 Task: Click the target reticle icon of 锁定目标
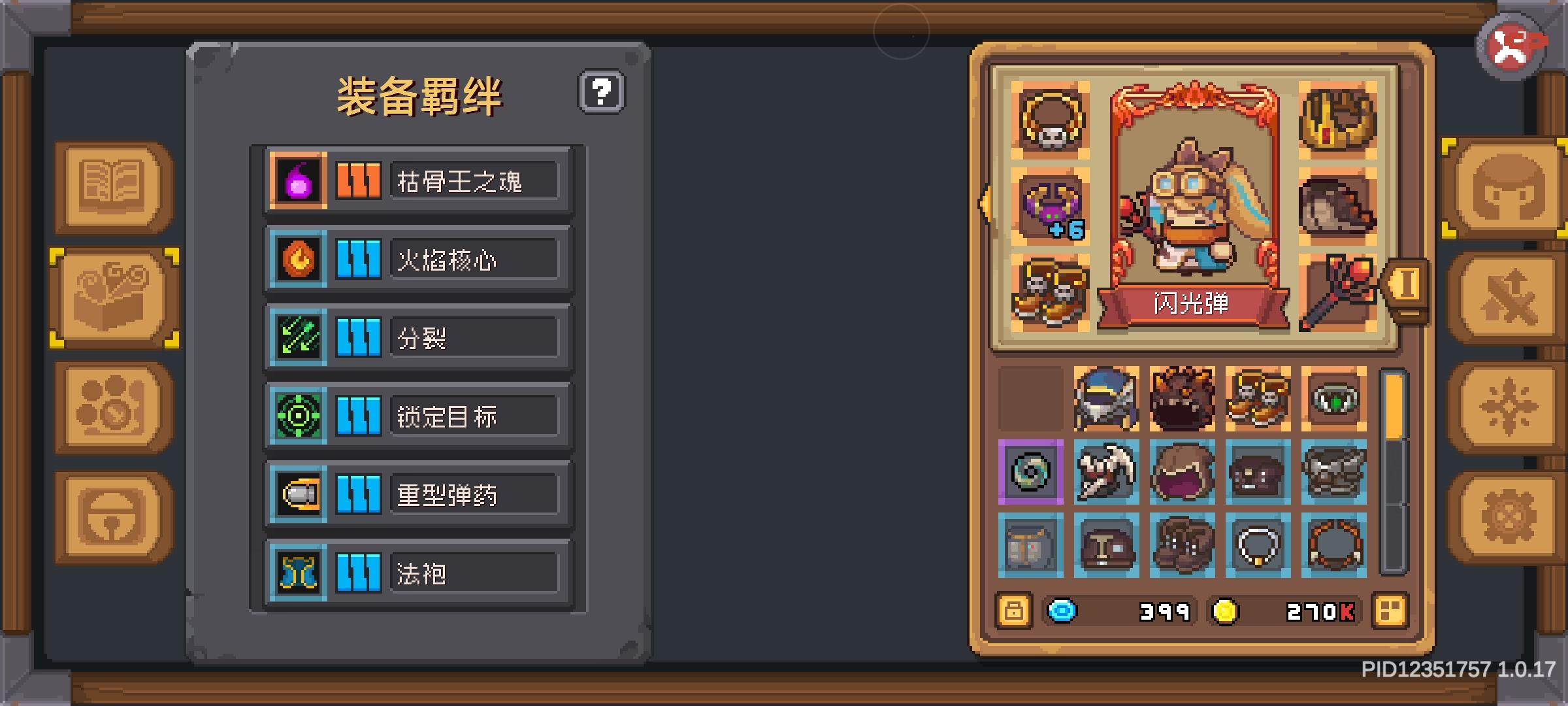298,415
